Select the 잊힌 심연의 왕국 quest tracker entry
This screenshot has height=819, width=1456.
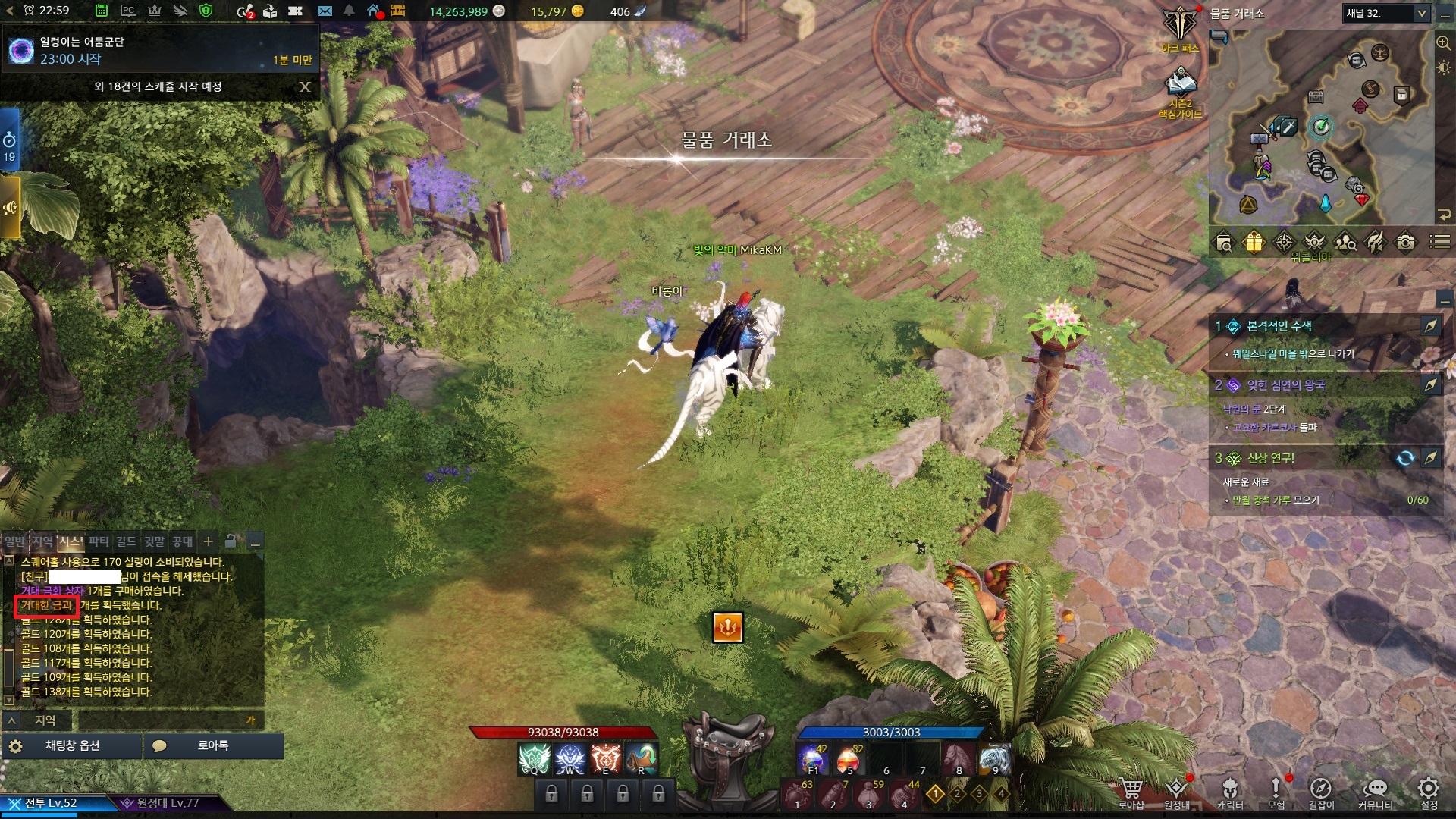tap(1285, 385)
